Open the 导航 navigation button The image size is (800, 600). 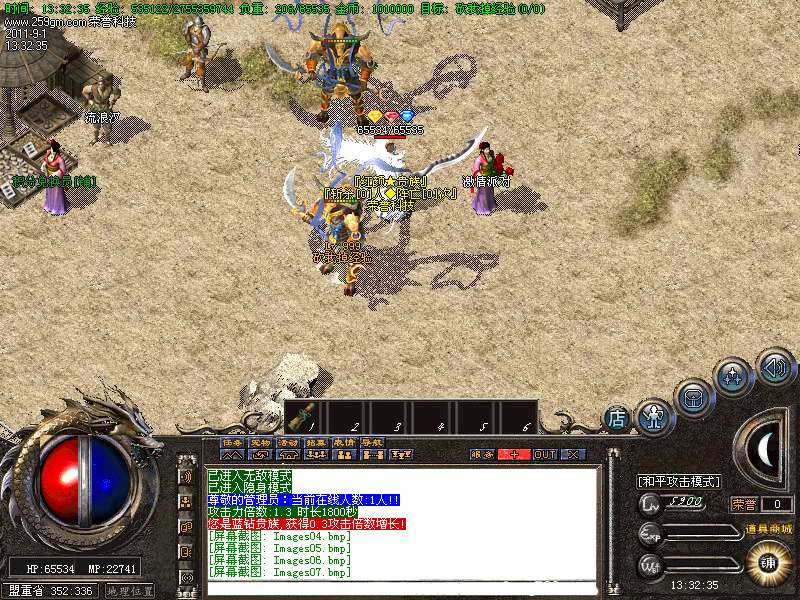click(373, 442)
